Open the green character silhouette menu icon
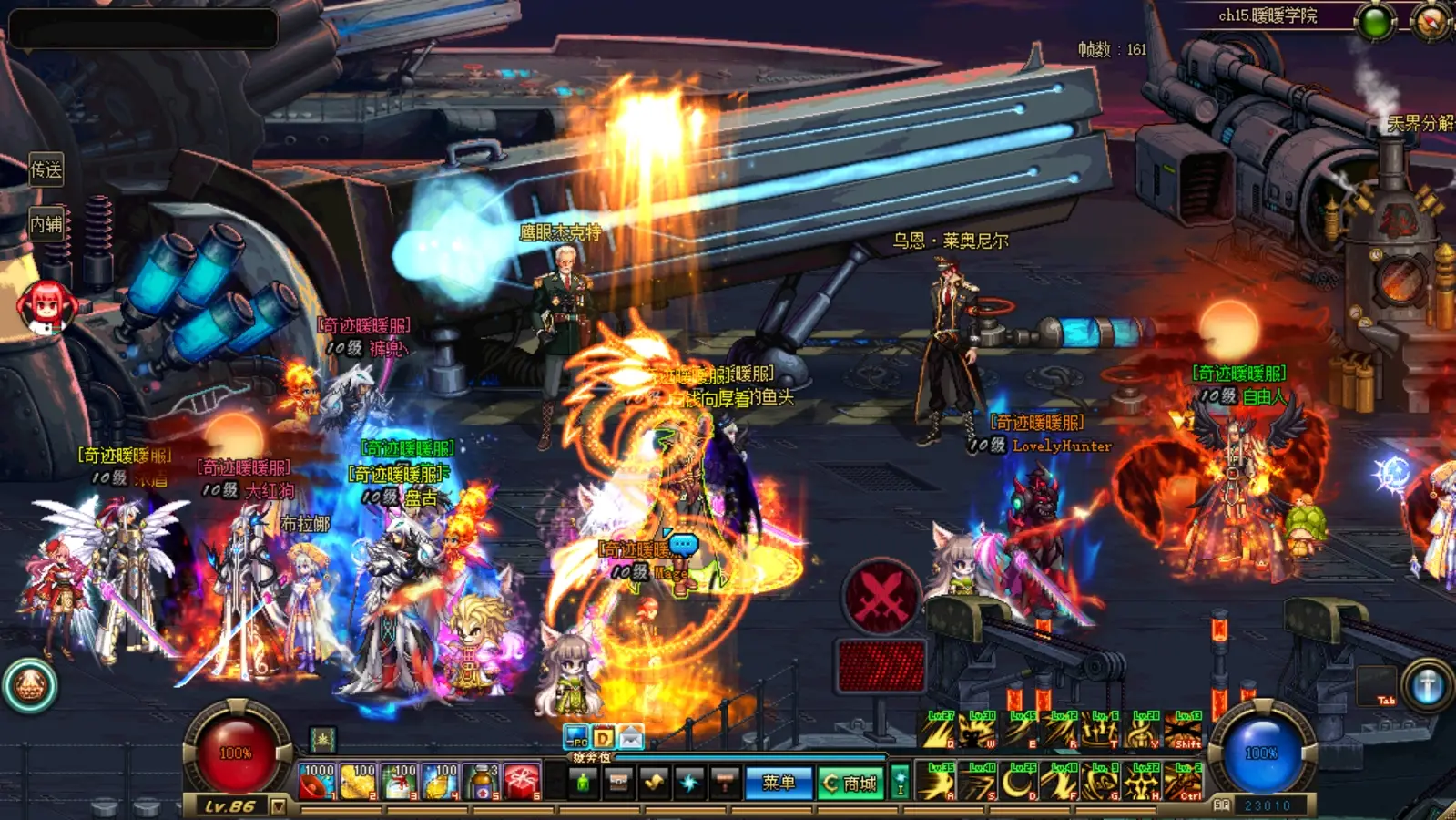This screenshot has height=820, width=1456. click(584, 783)
